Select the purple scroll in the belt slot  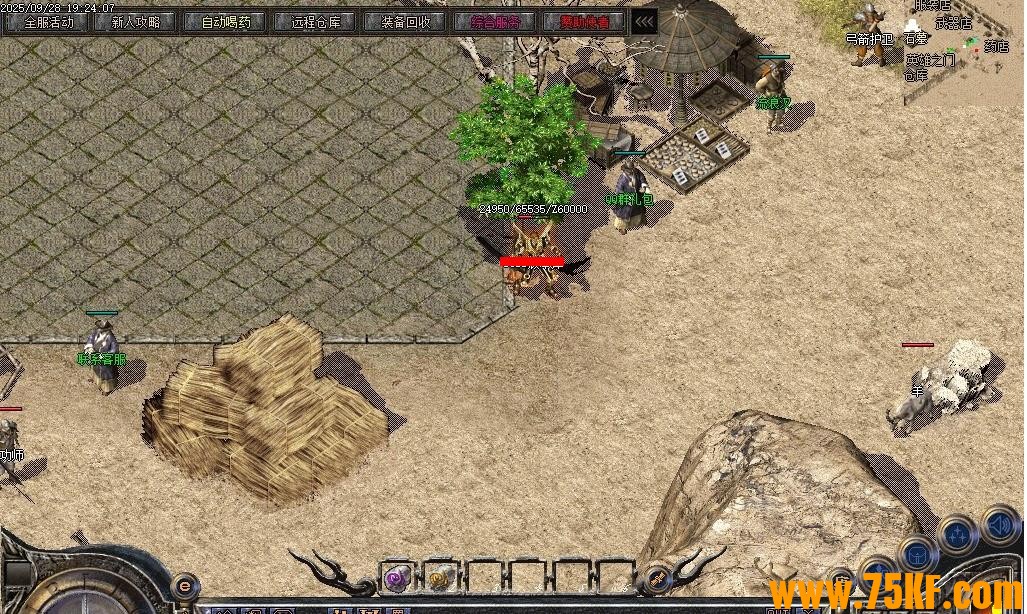pyautogui.click(x=397, y=577)
